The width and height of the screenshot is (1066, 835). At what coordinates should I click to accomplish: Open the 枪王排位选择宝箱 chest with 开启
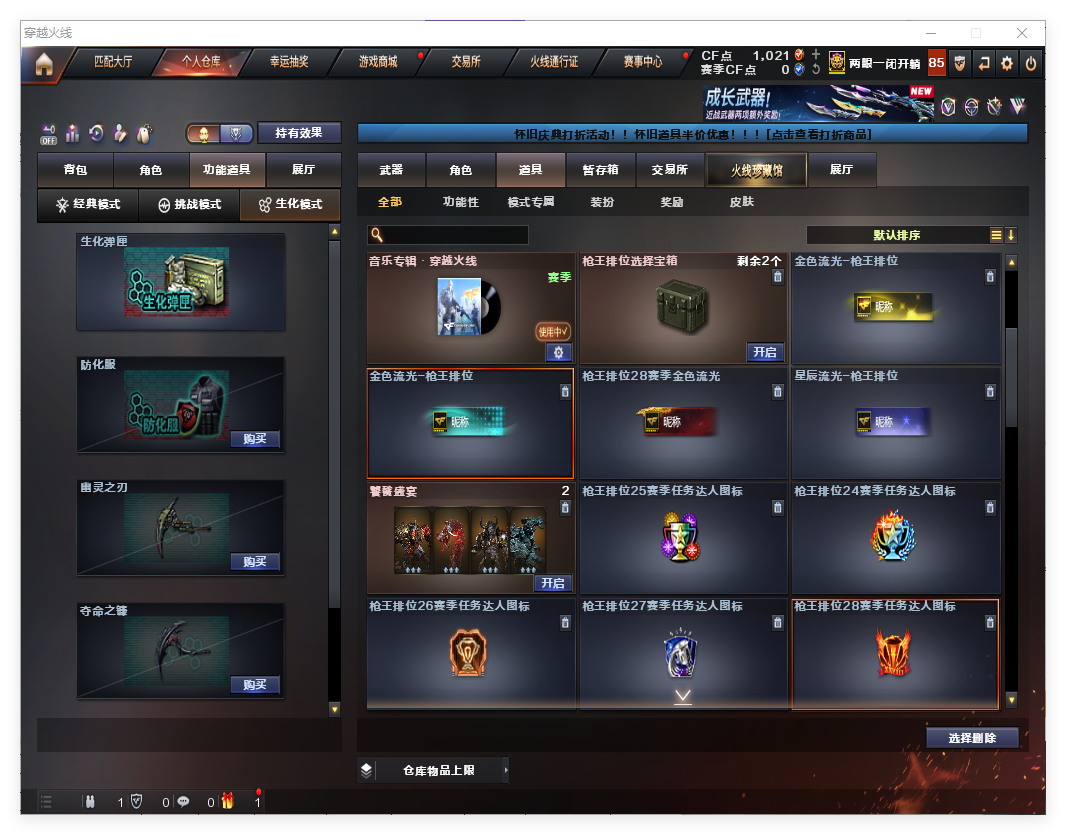point(764,352)
